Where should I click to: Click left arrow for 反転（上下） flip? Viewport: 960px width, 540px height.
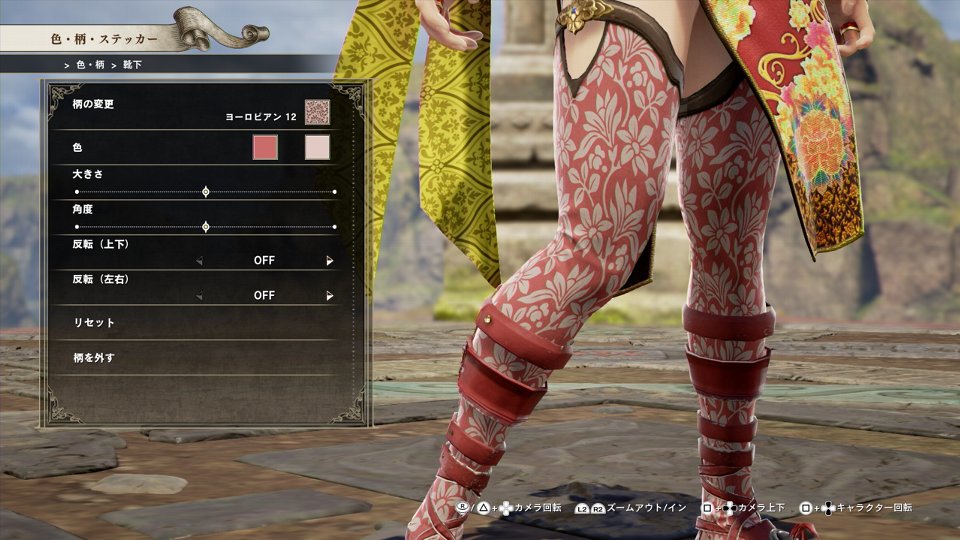click(x=199, y=261)
